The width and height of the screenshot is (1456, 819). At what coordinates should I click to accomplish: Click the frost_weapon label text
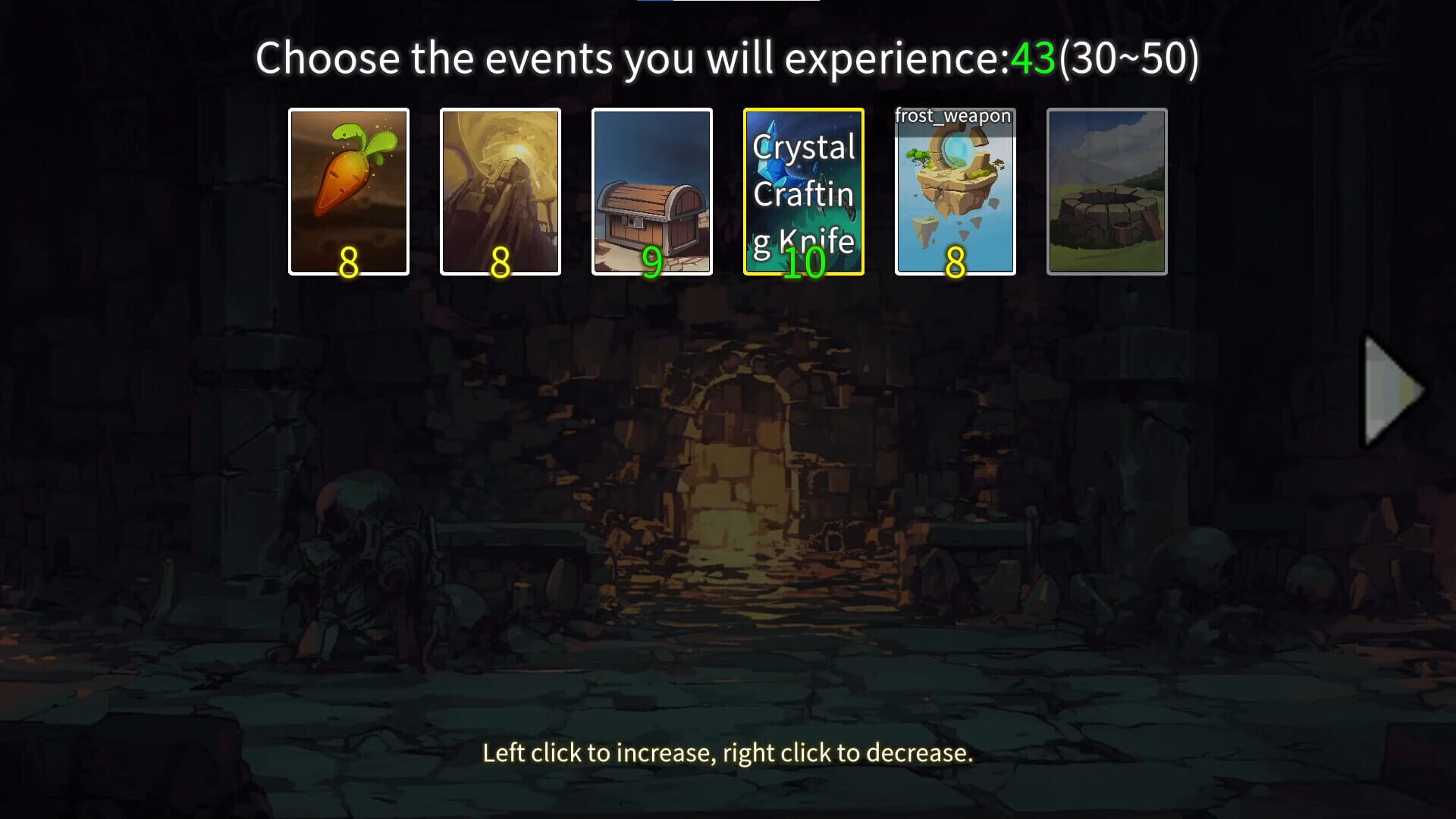tap(952, 116)
